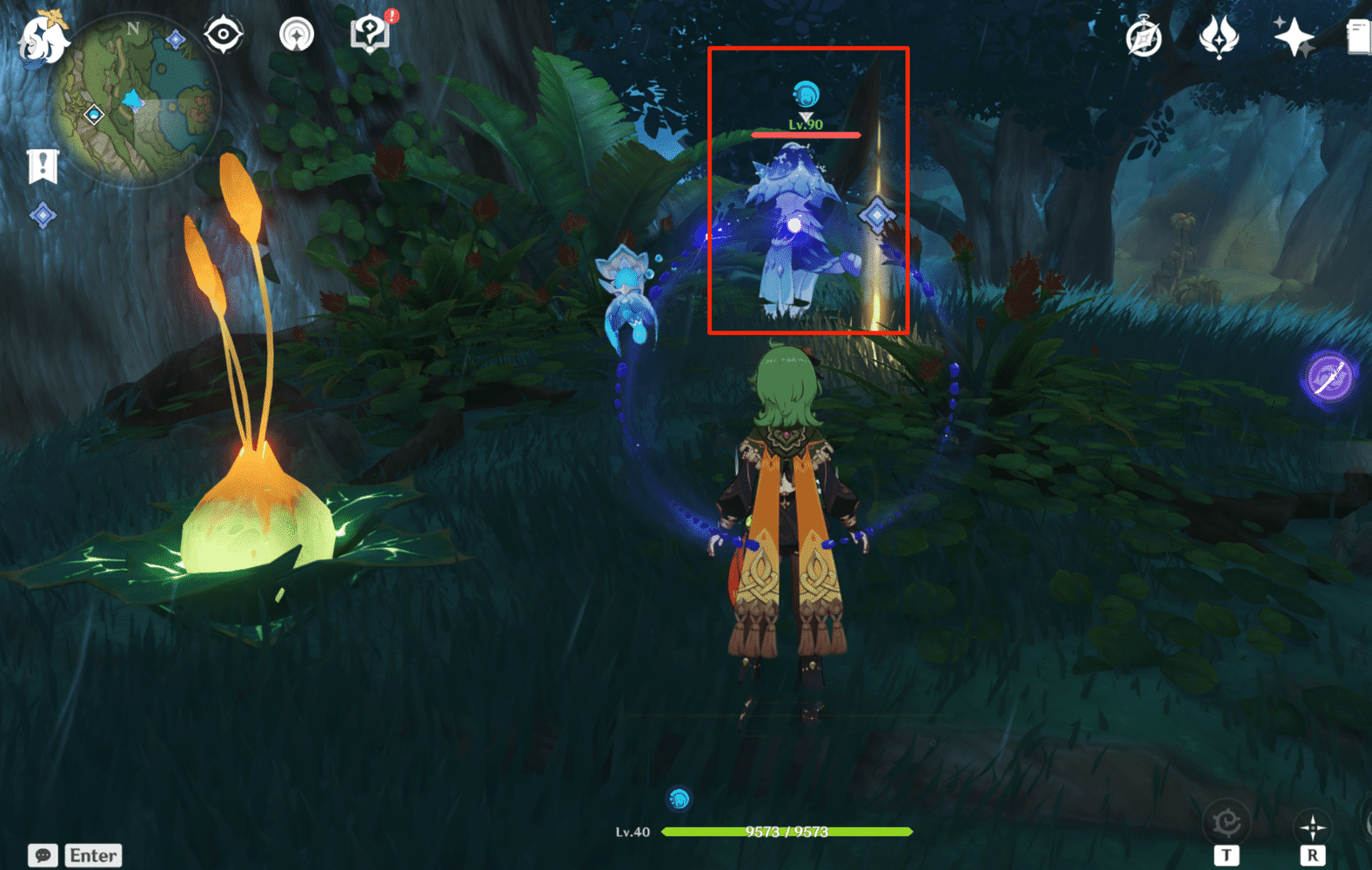1372x870 pixels.
Task: Activate Elemental Sight eye icon
Action: (224, 33)
